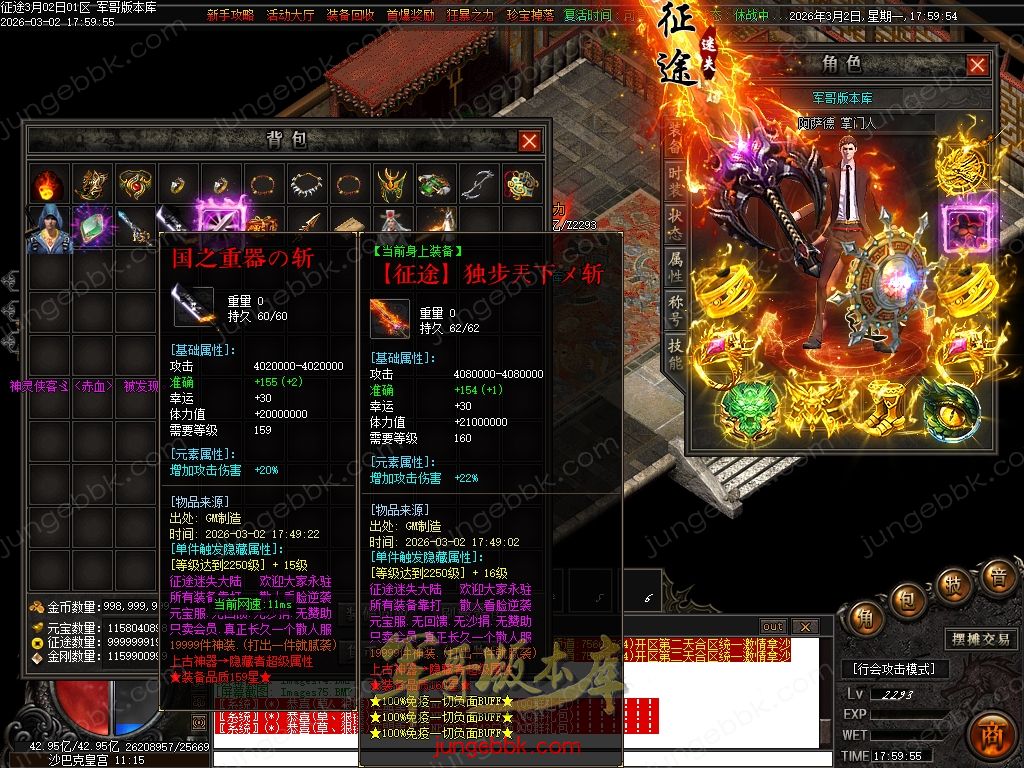Click the chat window's out button

[x=773, y=627]
